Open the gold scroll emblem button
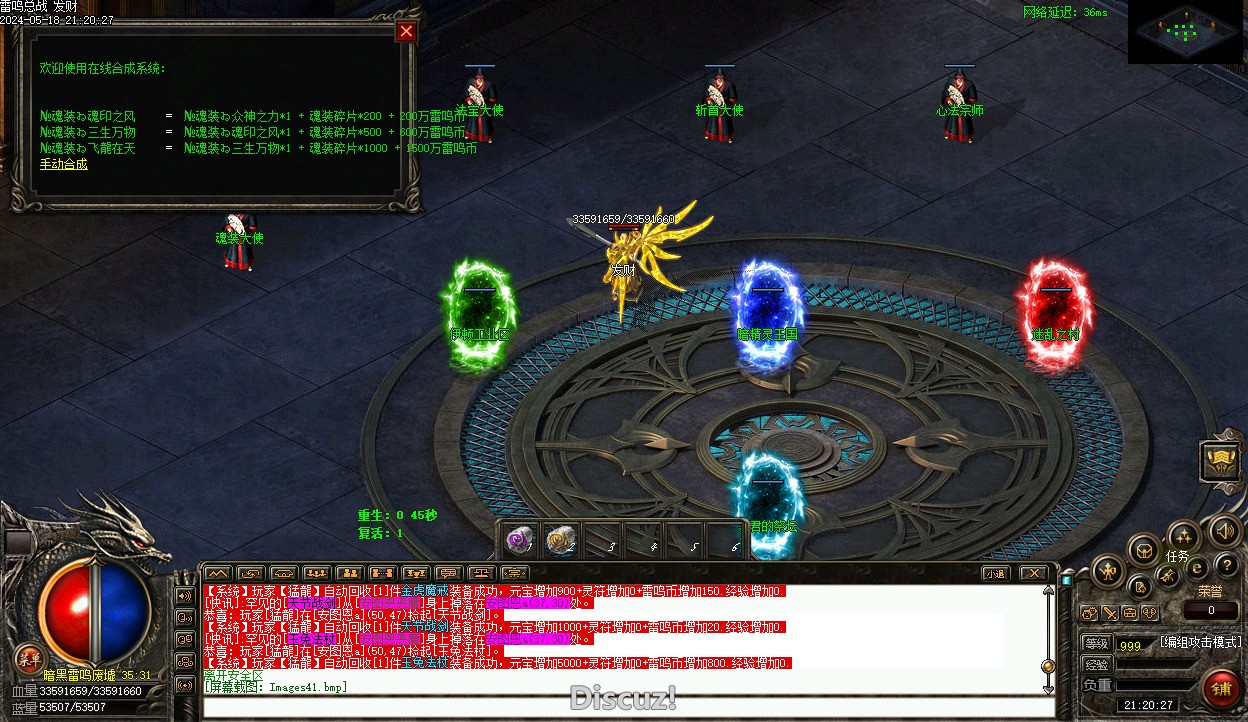 pyautogui.click(x=1220, y=461)
